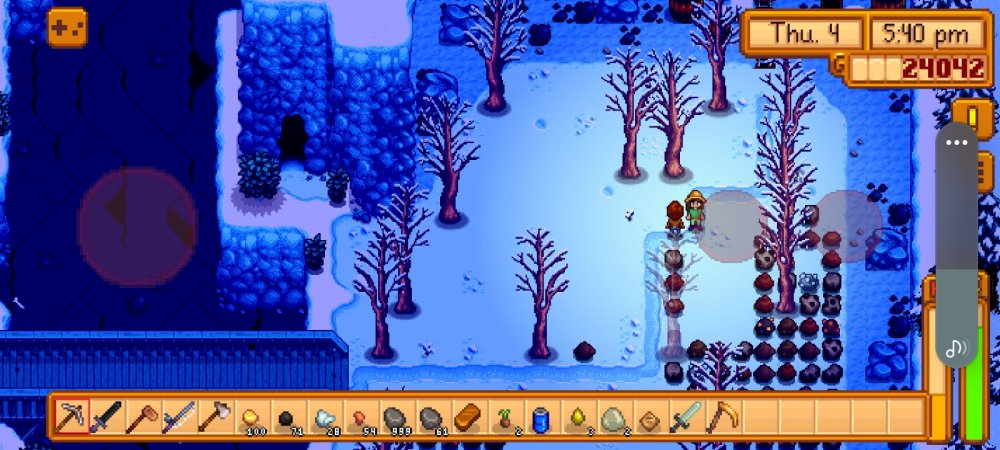Select the stone stack of 999
Screen dimensions: 1000x450
click(396, 416)
